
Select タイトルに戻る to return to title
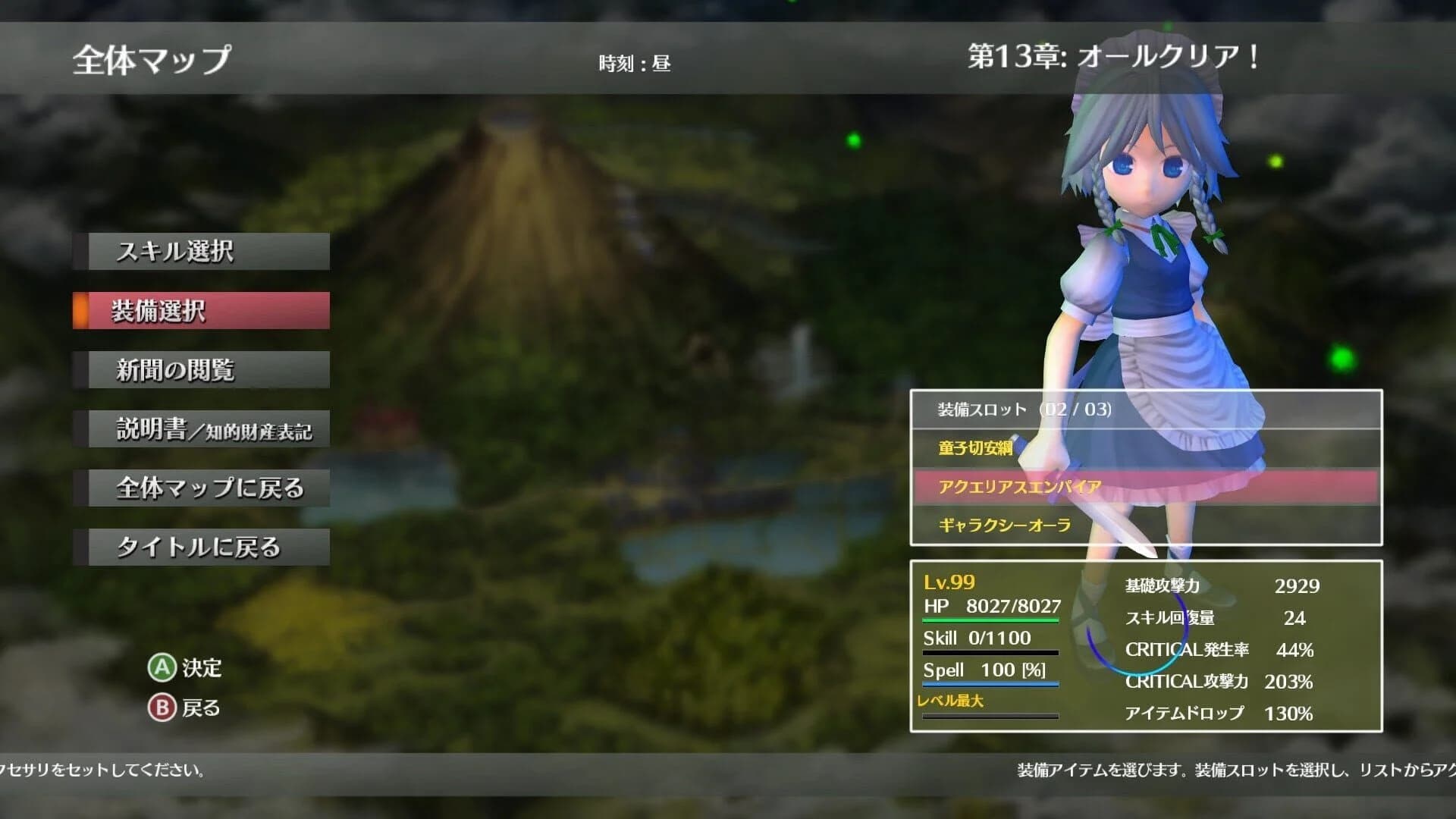tap(202, 545)
